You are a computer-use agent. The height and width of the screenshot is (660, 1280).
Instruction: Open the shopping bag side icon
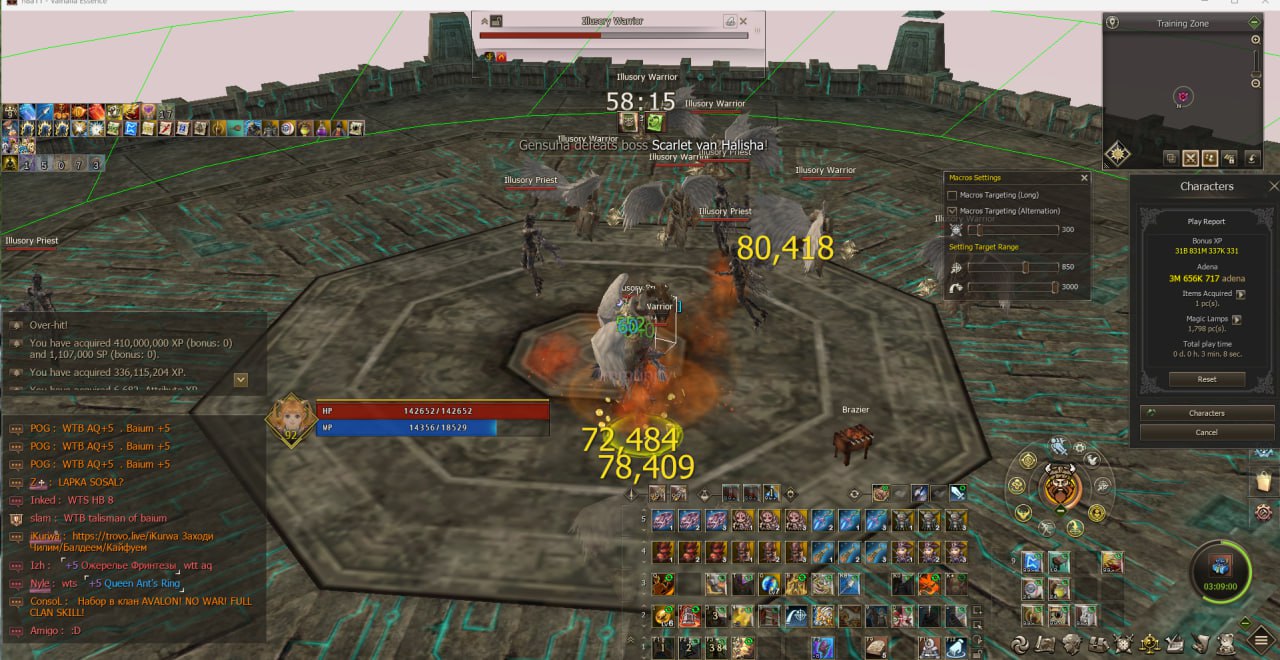[x=1263, y=482]
